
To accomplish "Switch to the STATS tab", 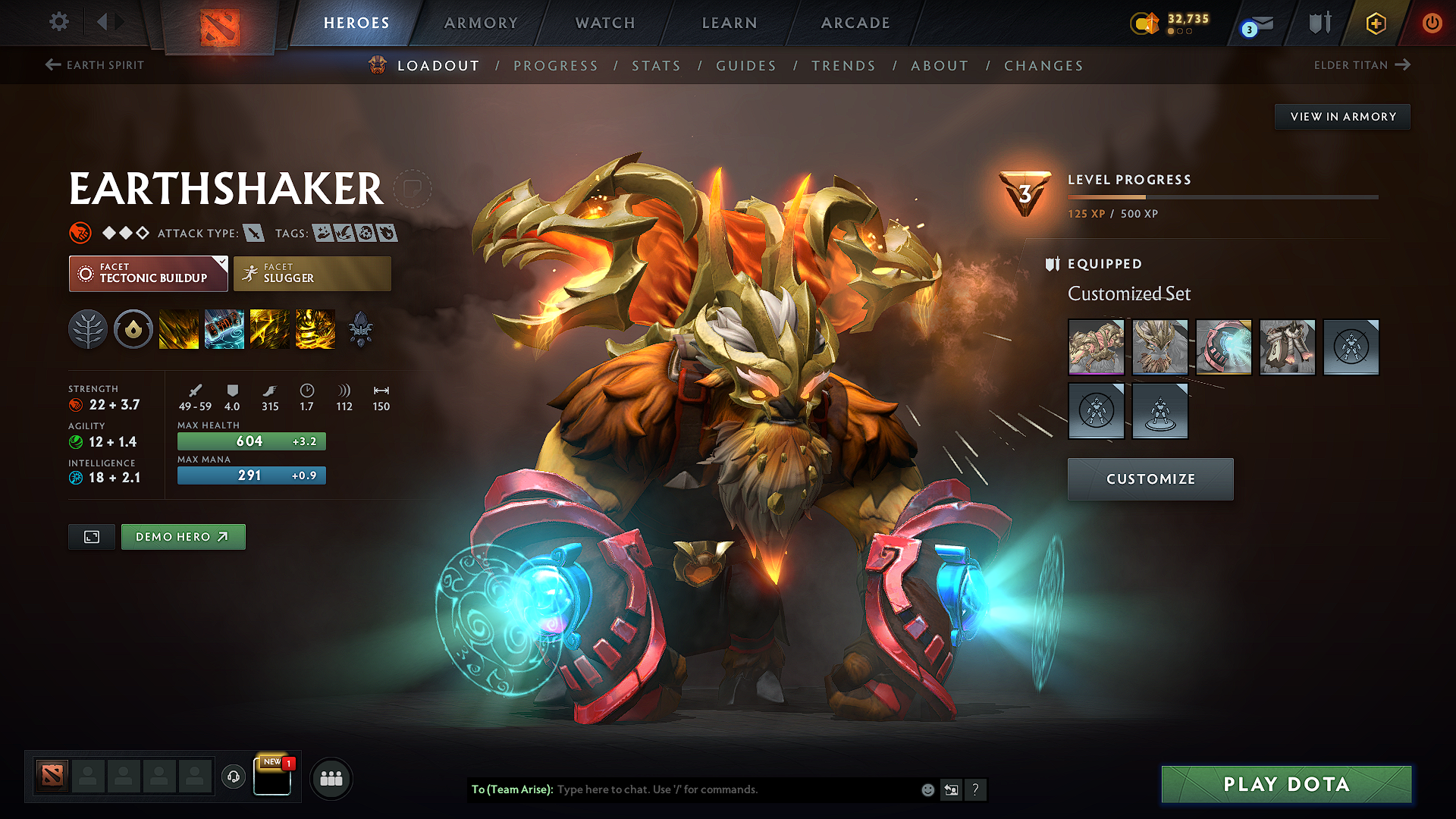I will click(657, 65).
